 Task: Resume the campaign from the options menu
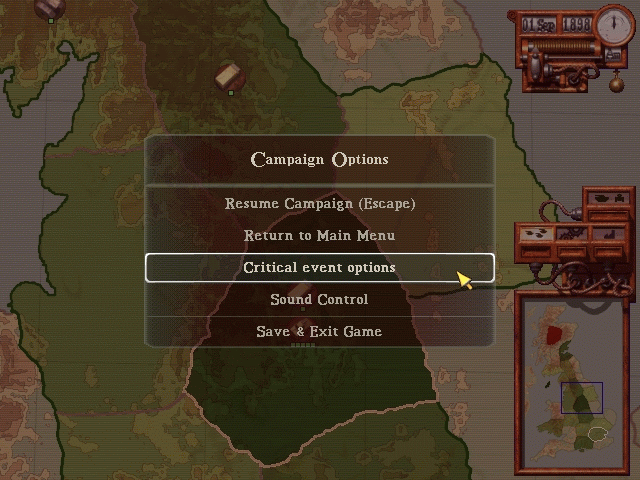(319, 203)
